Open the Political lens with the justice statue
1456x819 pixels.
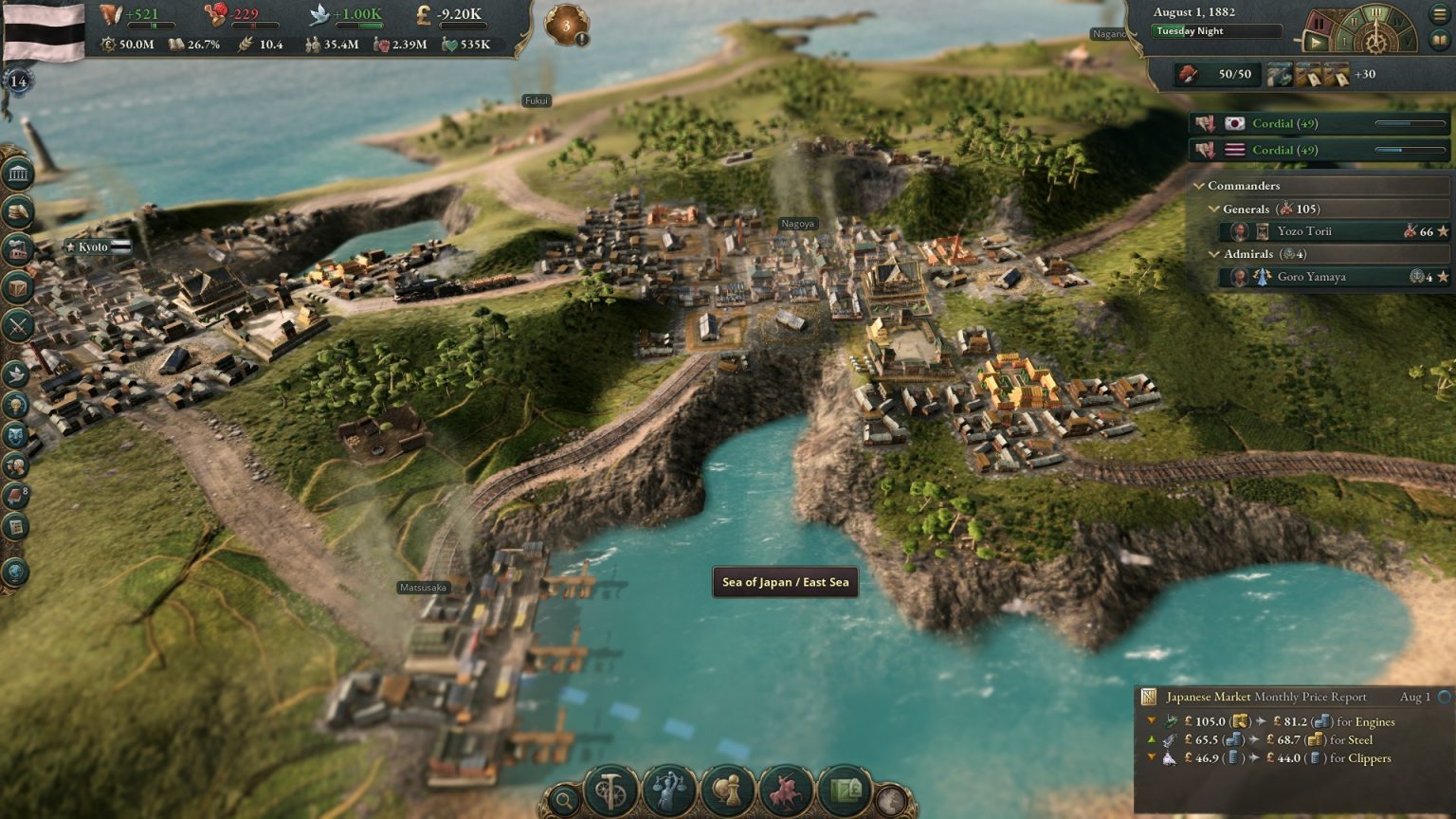tap(669, 790)
